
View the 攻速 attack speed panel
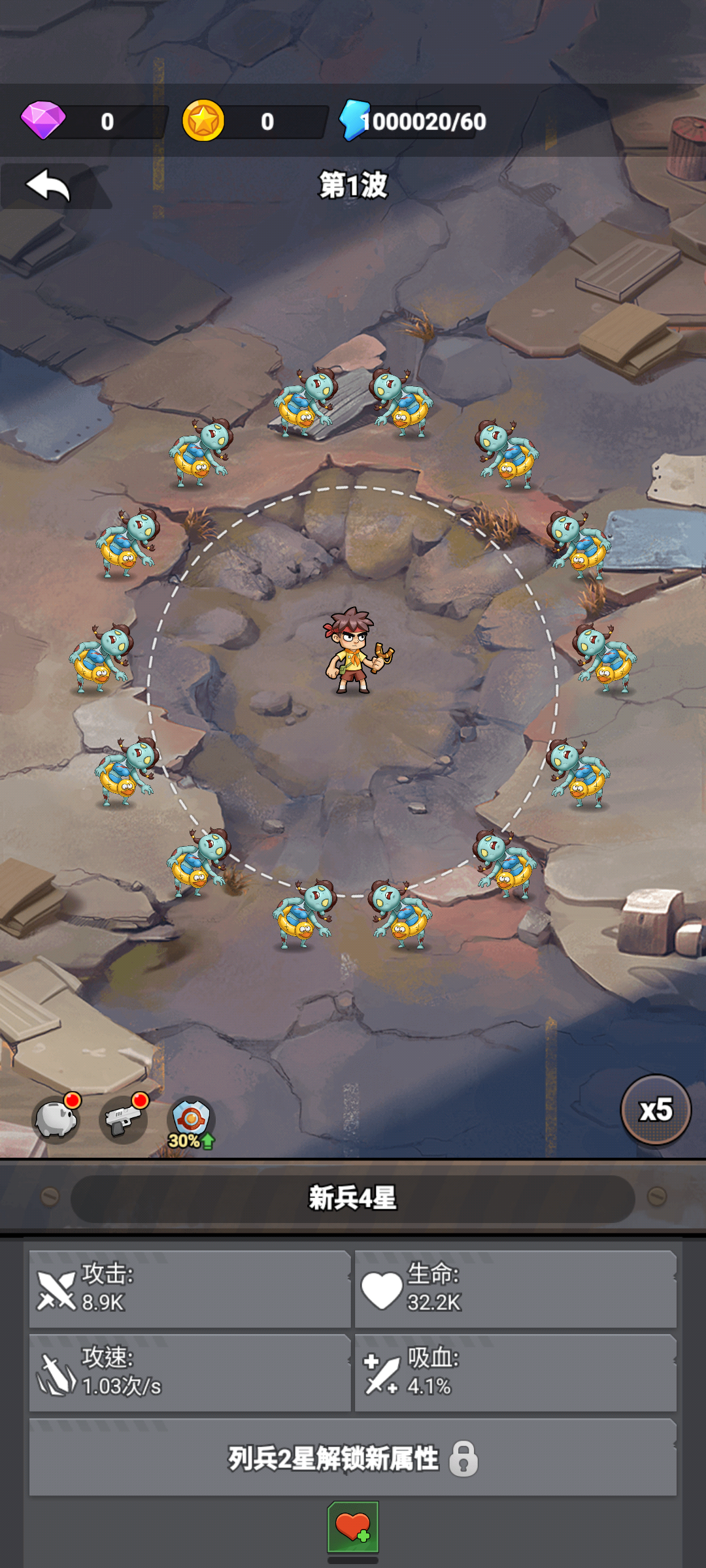point(190,1372)
